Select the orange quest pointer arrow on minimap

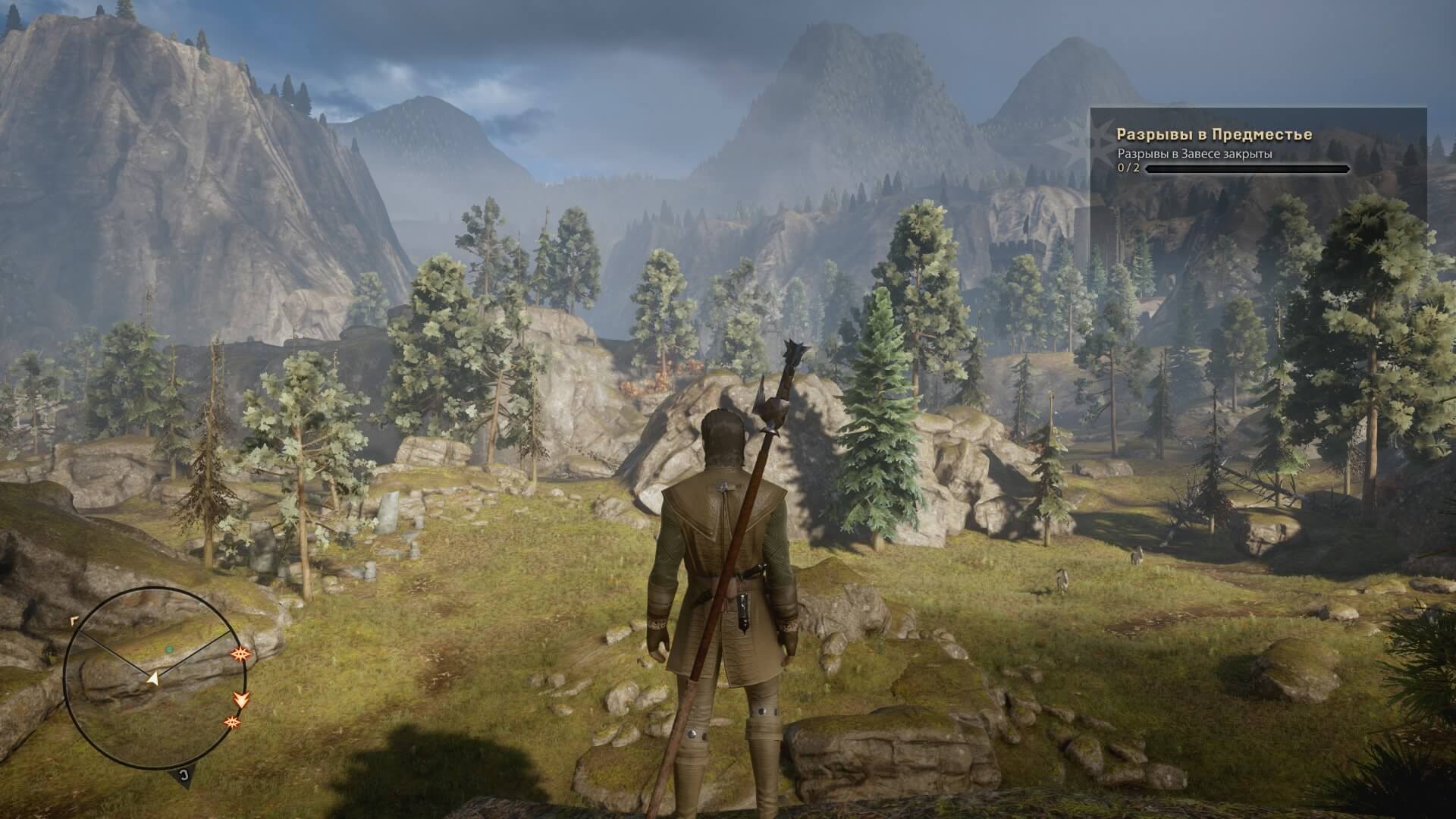[241, 700]
